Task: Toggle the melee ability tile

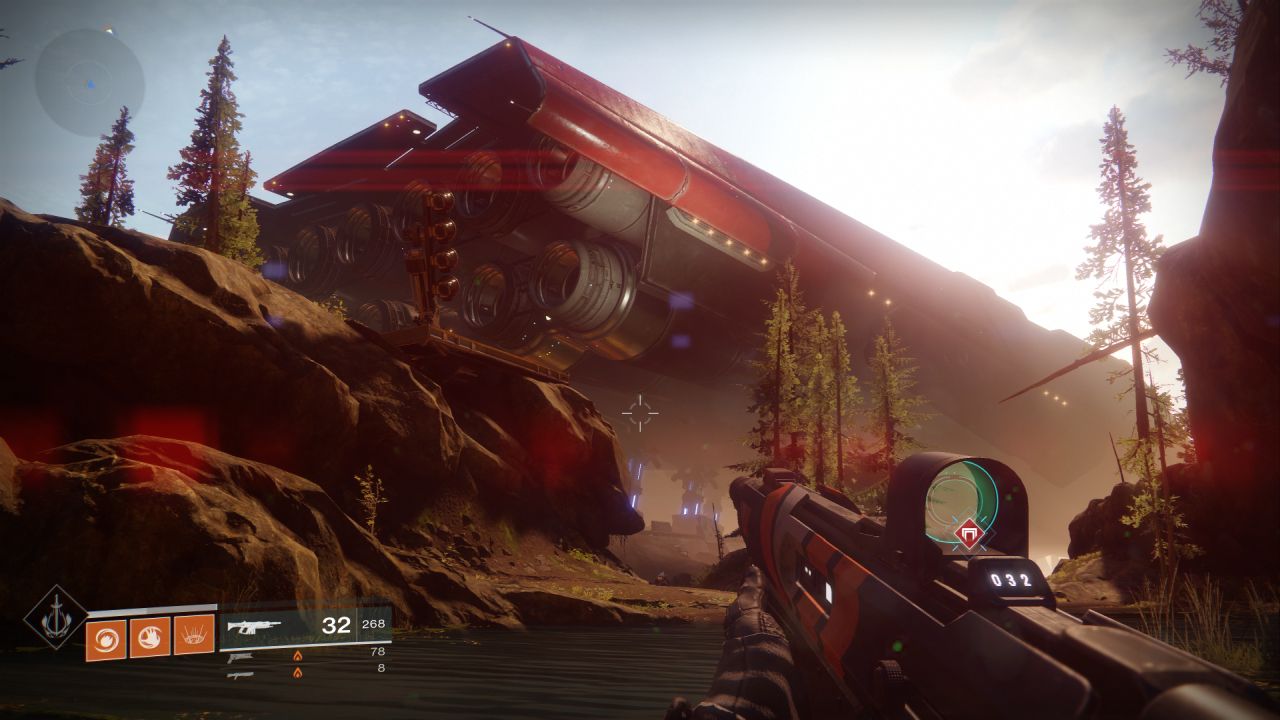Action: (x=148, y=636)
